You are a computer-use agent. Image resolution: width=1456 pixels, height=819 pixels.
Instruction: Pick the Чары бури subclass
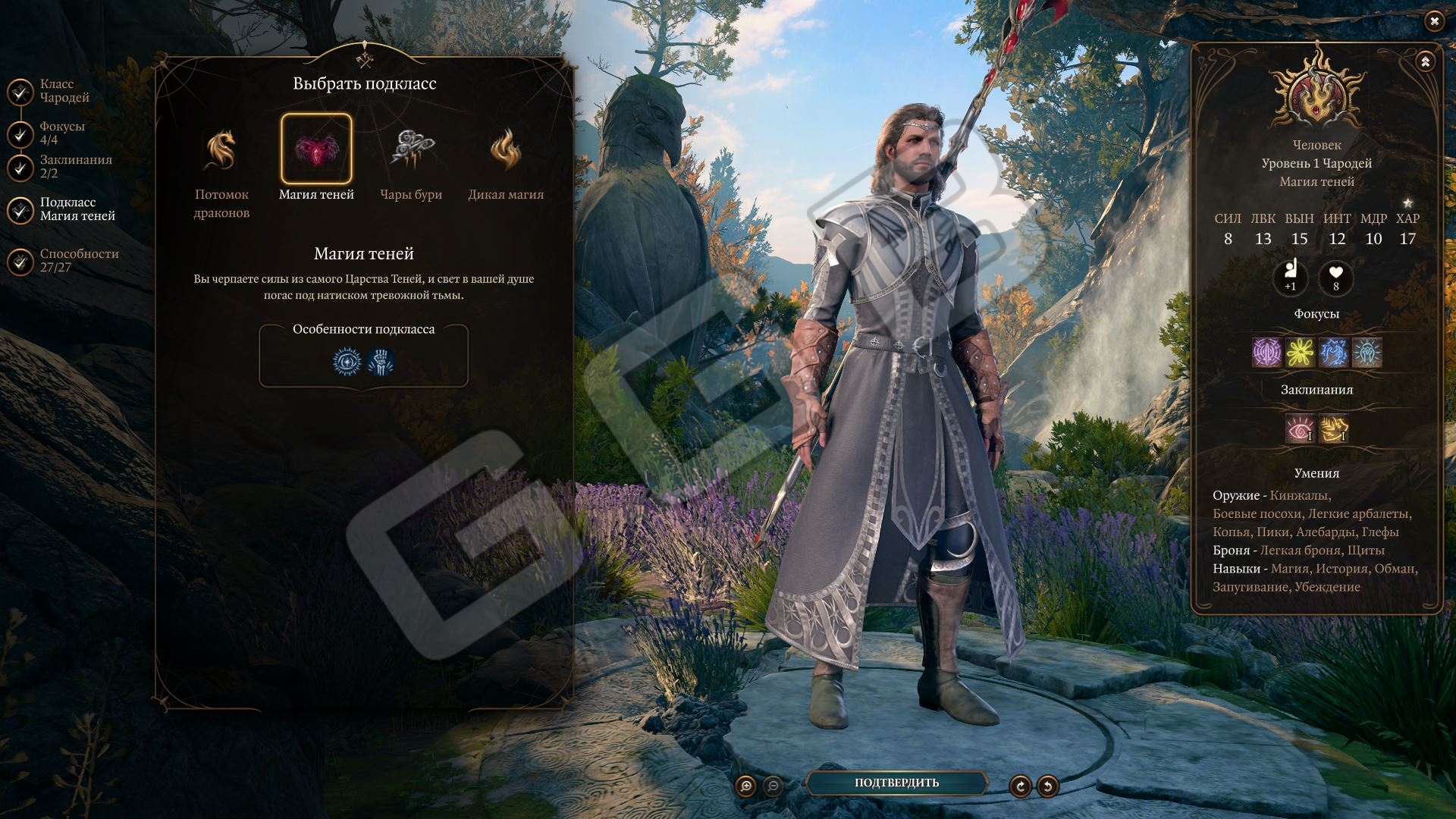[411, 149]
